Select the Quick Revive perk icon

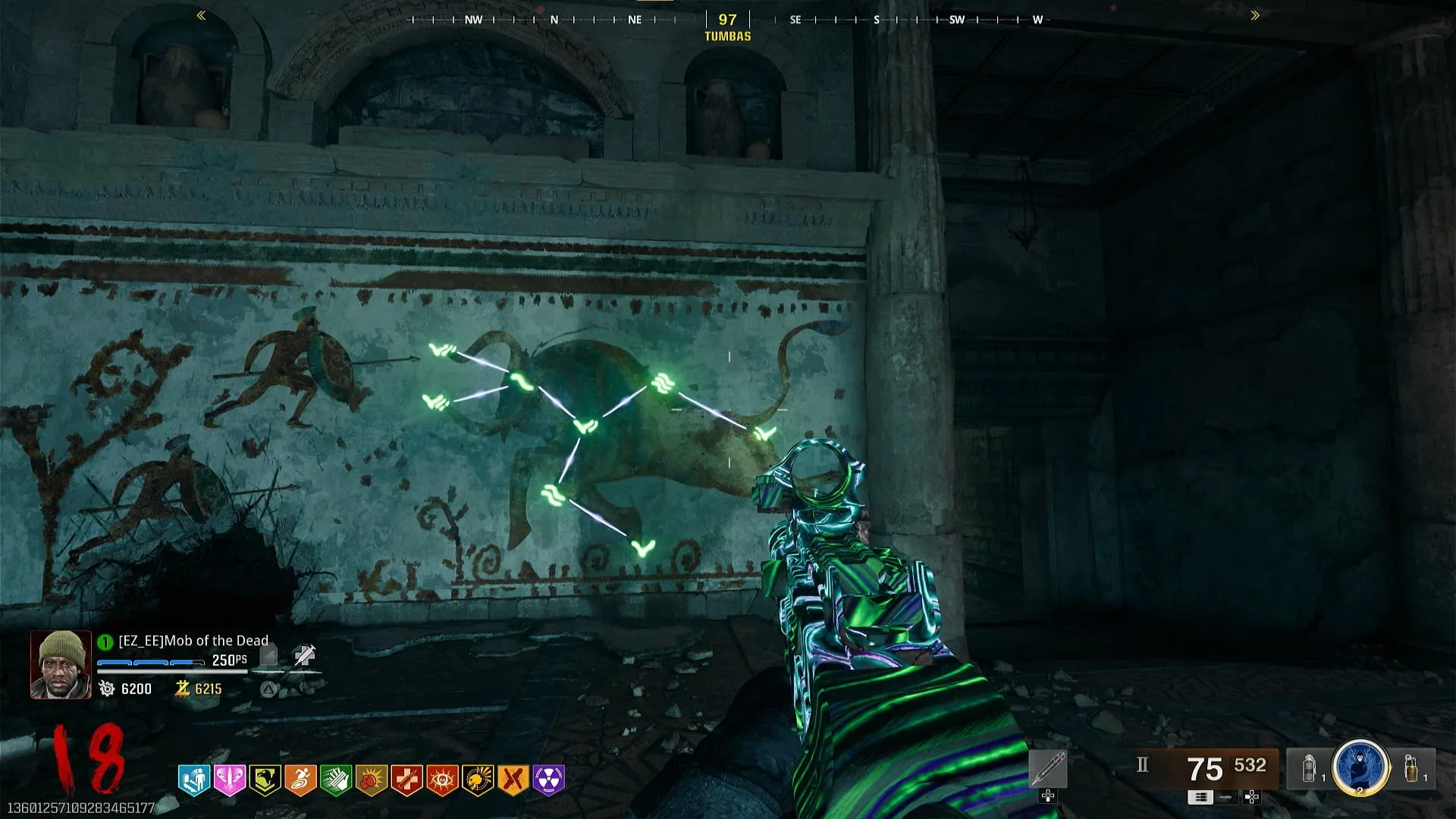pos(193,779)
